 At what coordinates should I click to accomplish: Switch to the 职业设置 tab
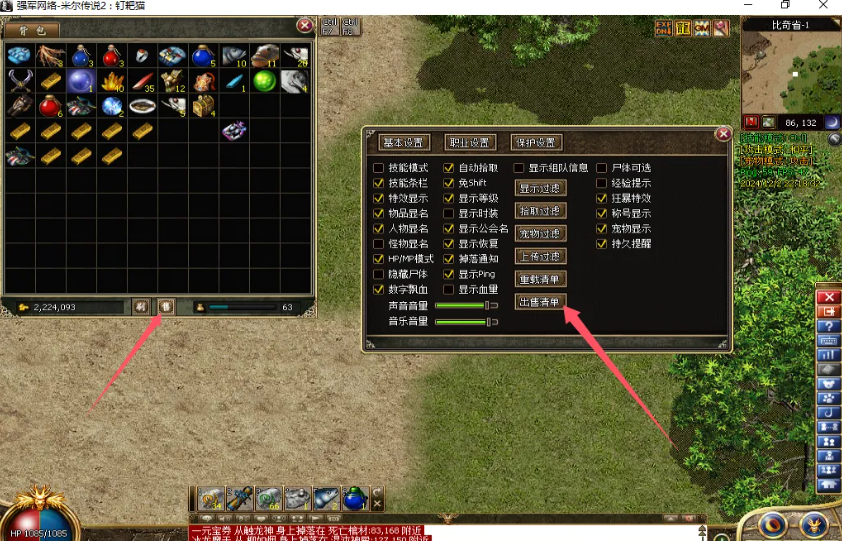pos(470,142)
